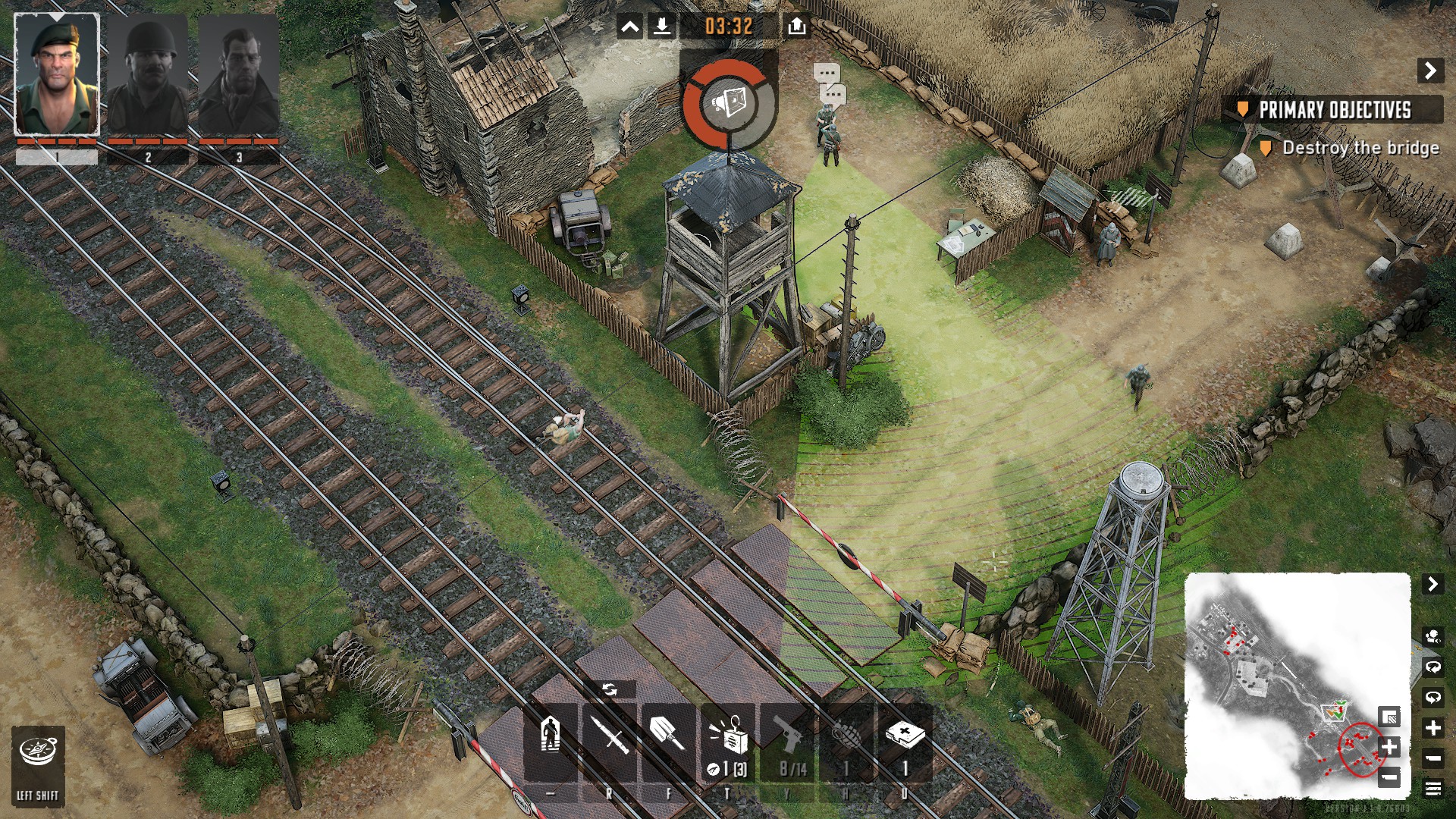Collapse the objectives panel with its arrow
The height and width of the screenshot is (819, 1456).
coord(1430,71)
